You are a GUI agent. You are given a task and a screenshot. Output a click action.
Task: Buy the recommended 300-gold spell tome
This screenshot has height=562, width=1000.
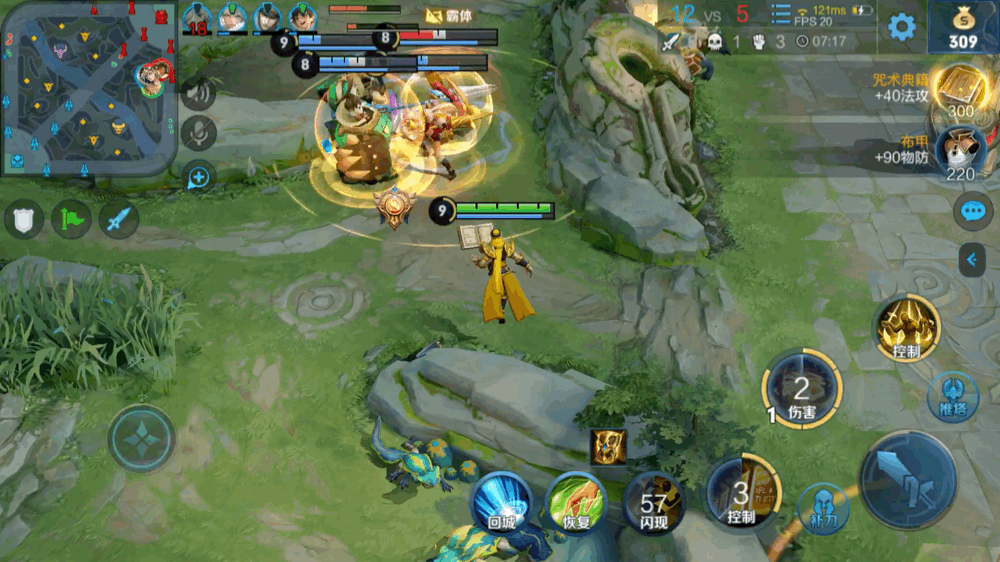pyautogui.click(x=960, y=92)
